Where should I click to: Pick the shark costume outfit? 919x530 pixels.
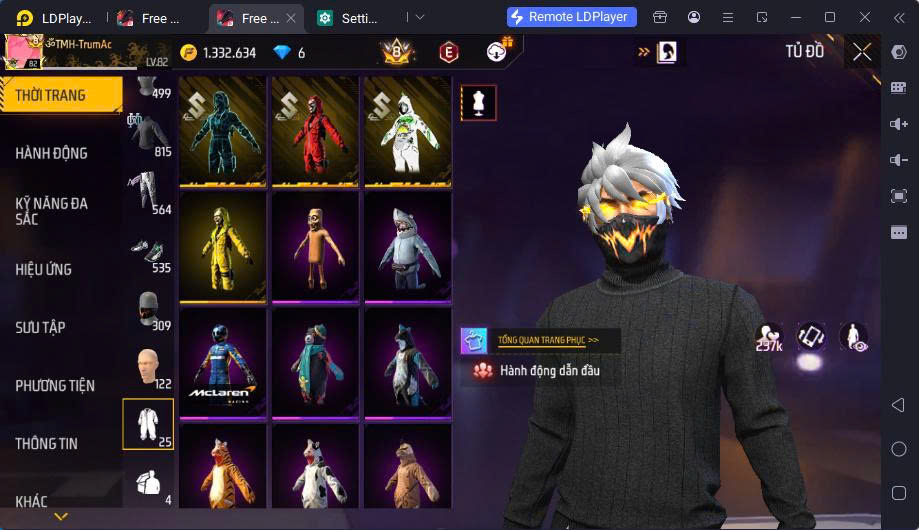coord(406,244)
